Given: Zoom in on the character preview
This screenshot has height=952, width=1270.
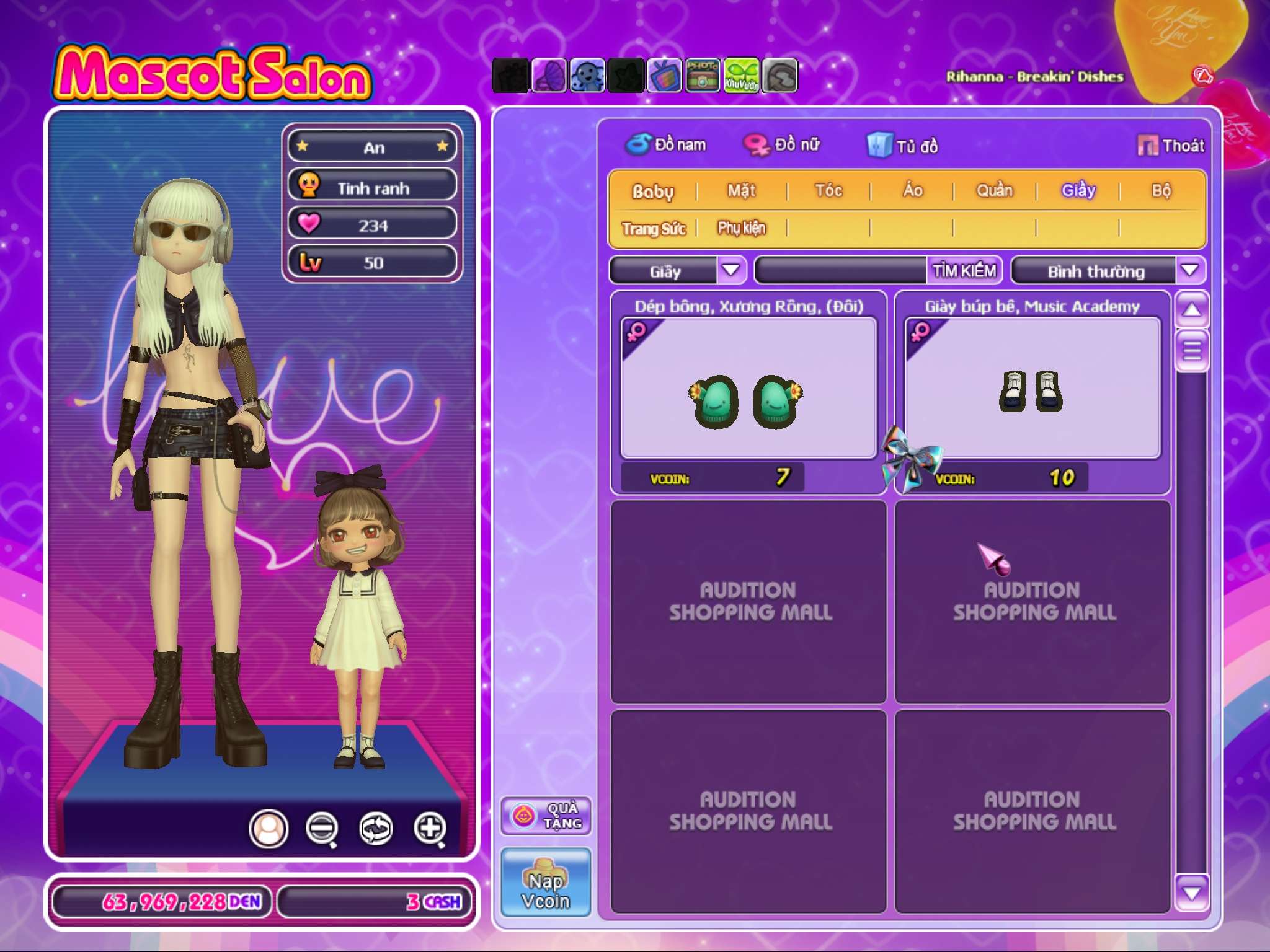Looking at the screenshot, I should point(430,828).
